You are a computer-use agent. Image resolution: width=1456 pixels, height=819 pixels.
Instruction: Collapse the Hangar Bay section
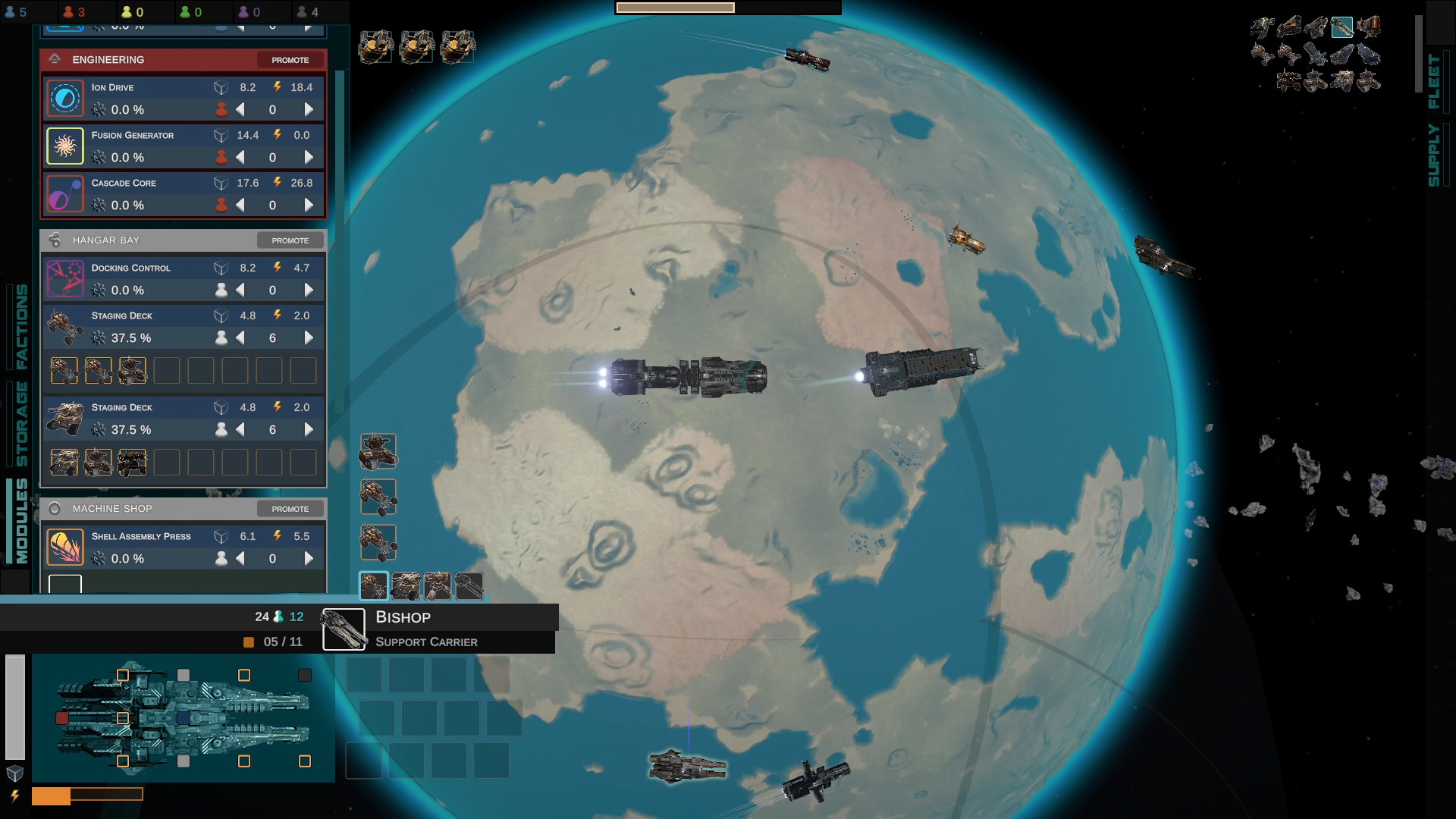(54, 240)
